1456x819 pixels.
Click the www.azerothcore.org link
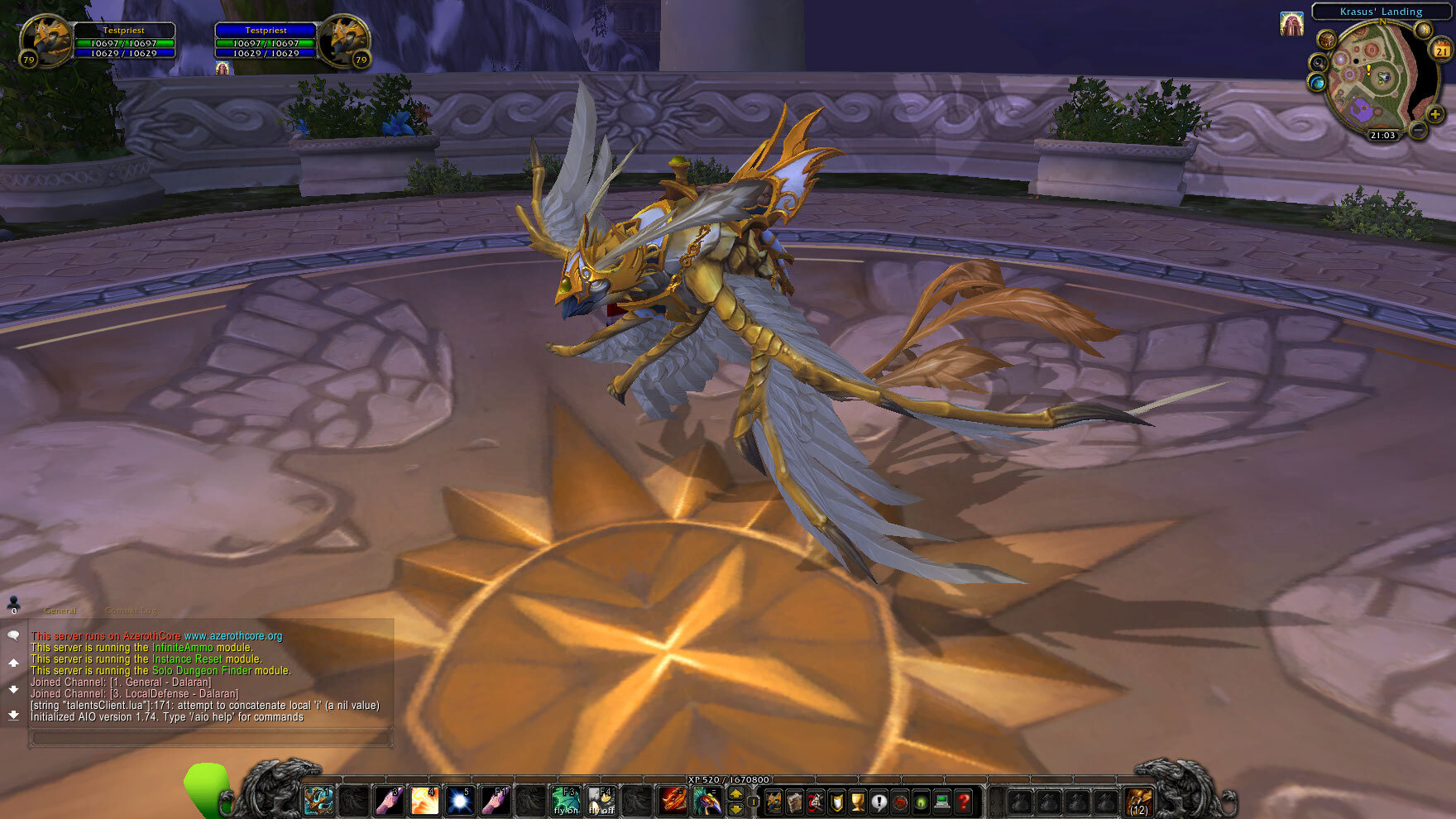click(234, 637)
